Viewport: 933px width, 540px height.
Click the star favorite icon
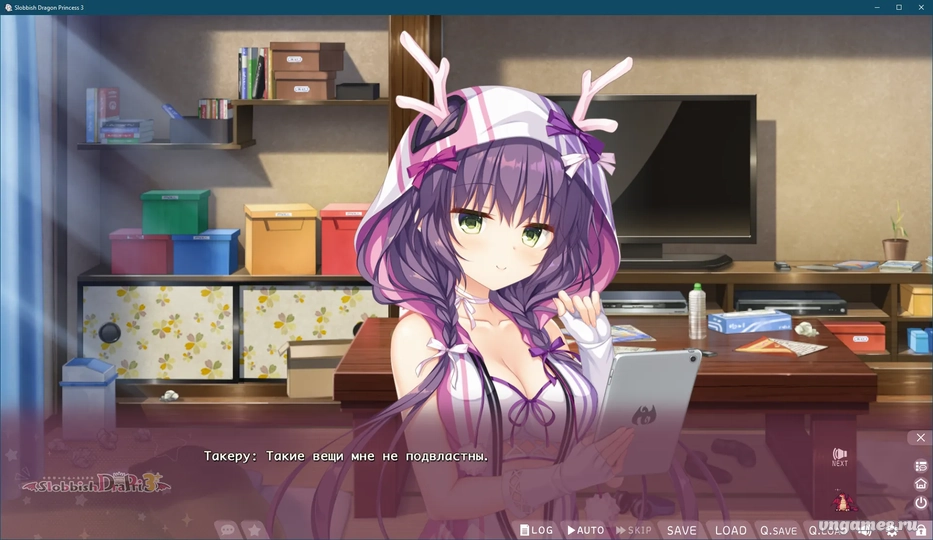click(254, 530)
